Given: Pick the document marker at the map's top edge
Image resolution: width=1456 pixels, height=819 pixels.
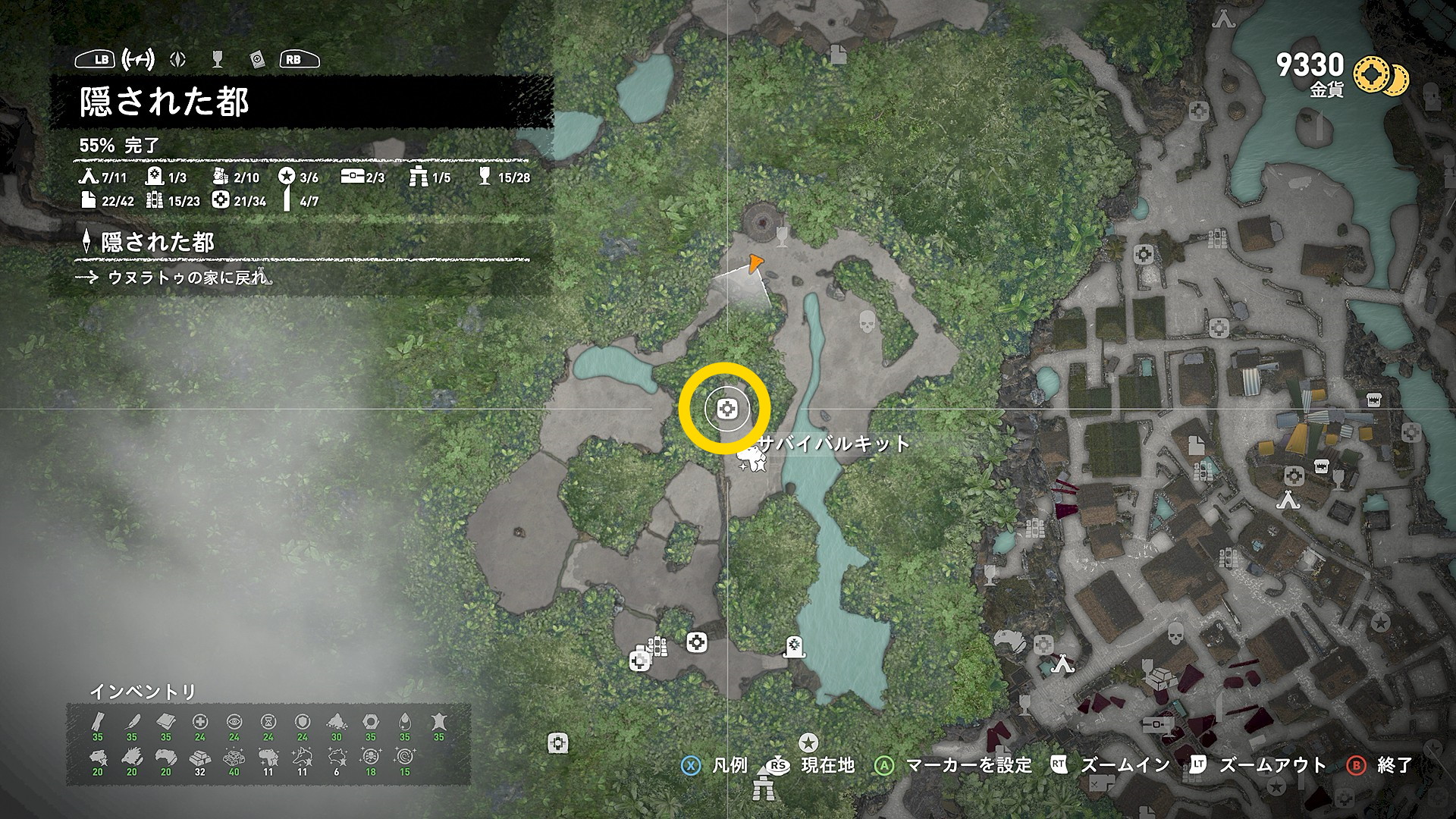Looking at the screenshot, I should point(839,54).
